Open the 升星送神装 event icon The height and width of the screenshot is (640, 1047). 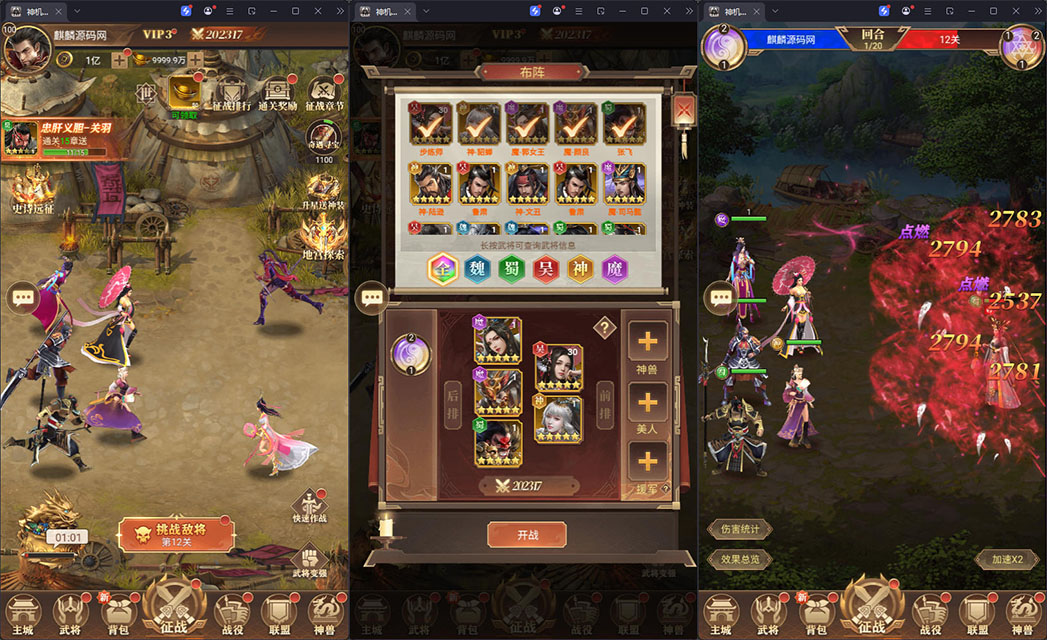pyautogui.click(x=322, y=191)
